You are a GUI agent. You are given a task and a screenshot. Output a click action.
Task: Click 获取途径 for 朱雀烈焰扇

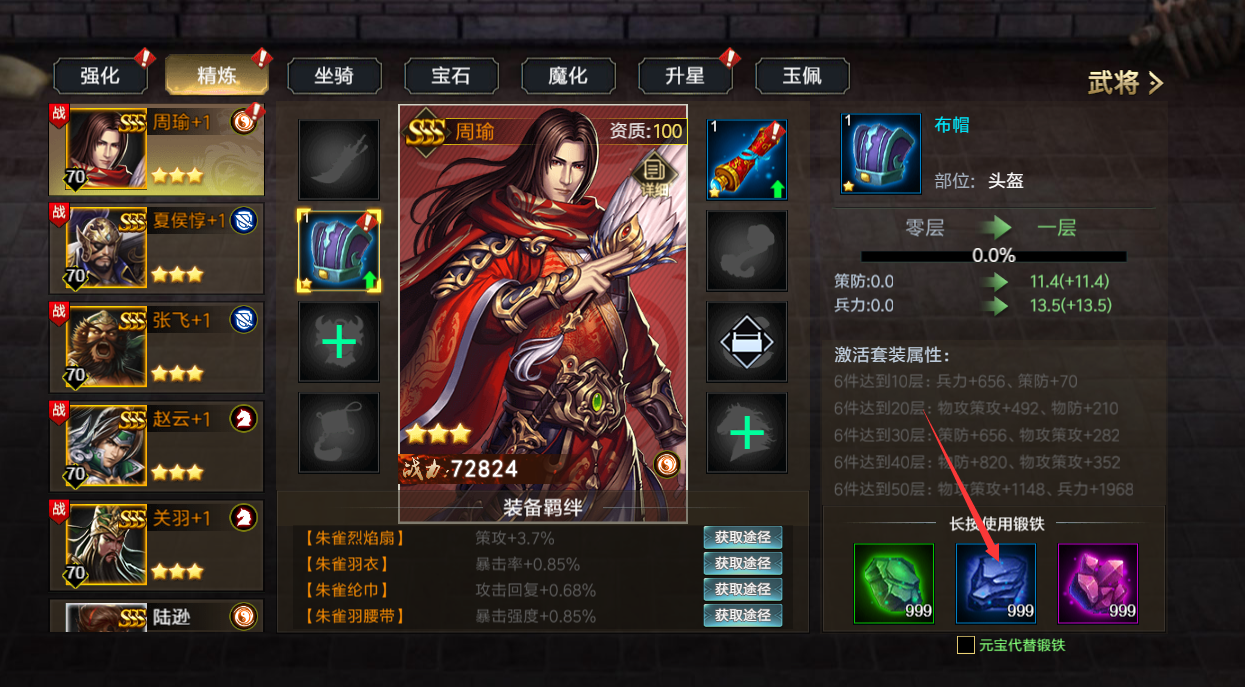pos(742,538)
